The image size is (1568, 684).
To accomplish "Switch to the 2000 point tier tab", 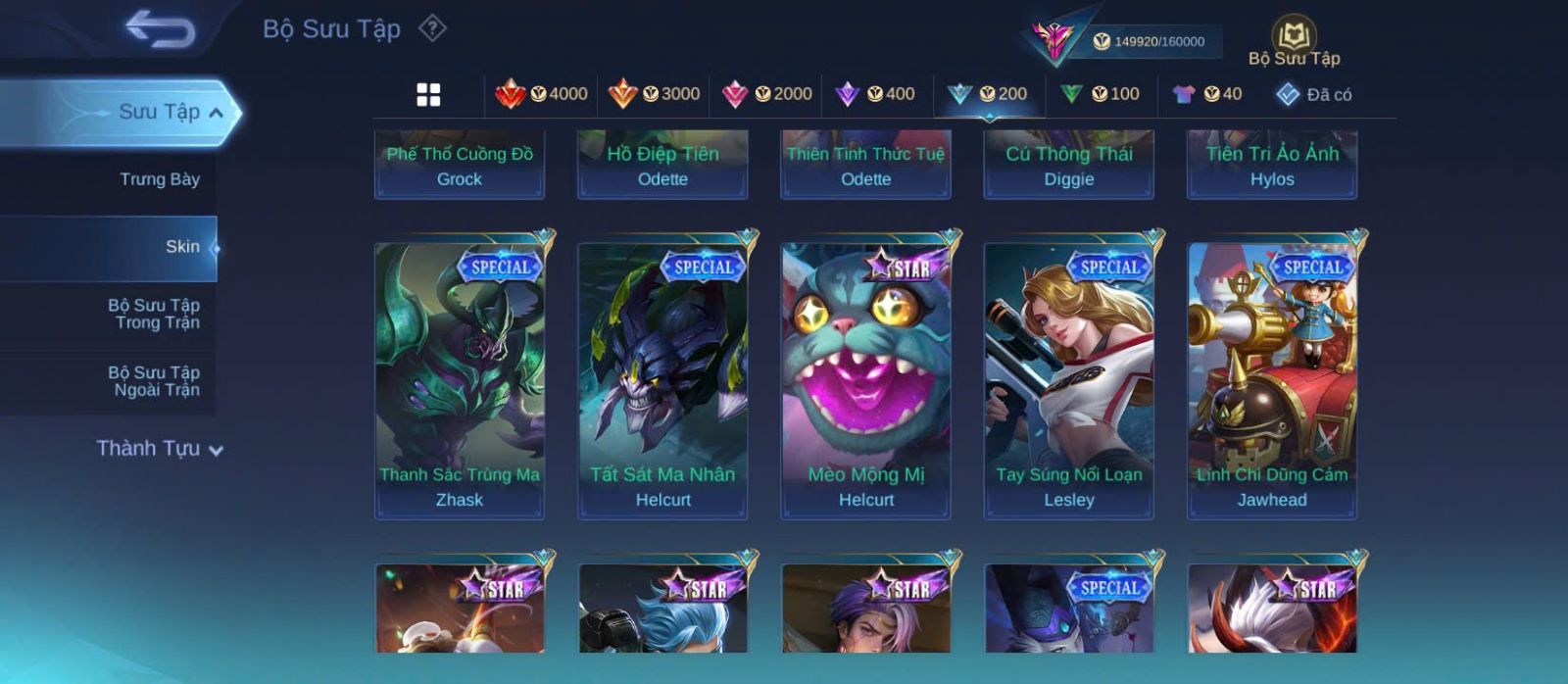I will [767, 94].
